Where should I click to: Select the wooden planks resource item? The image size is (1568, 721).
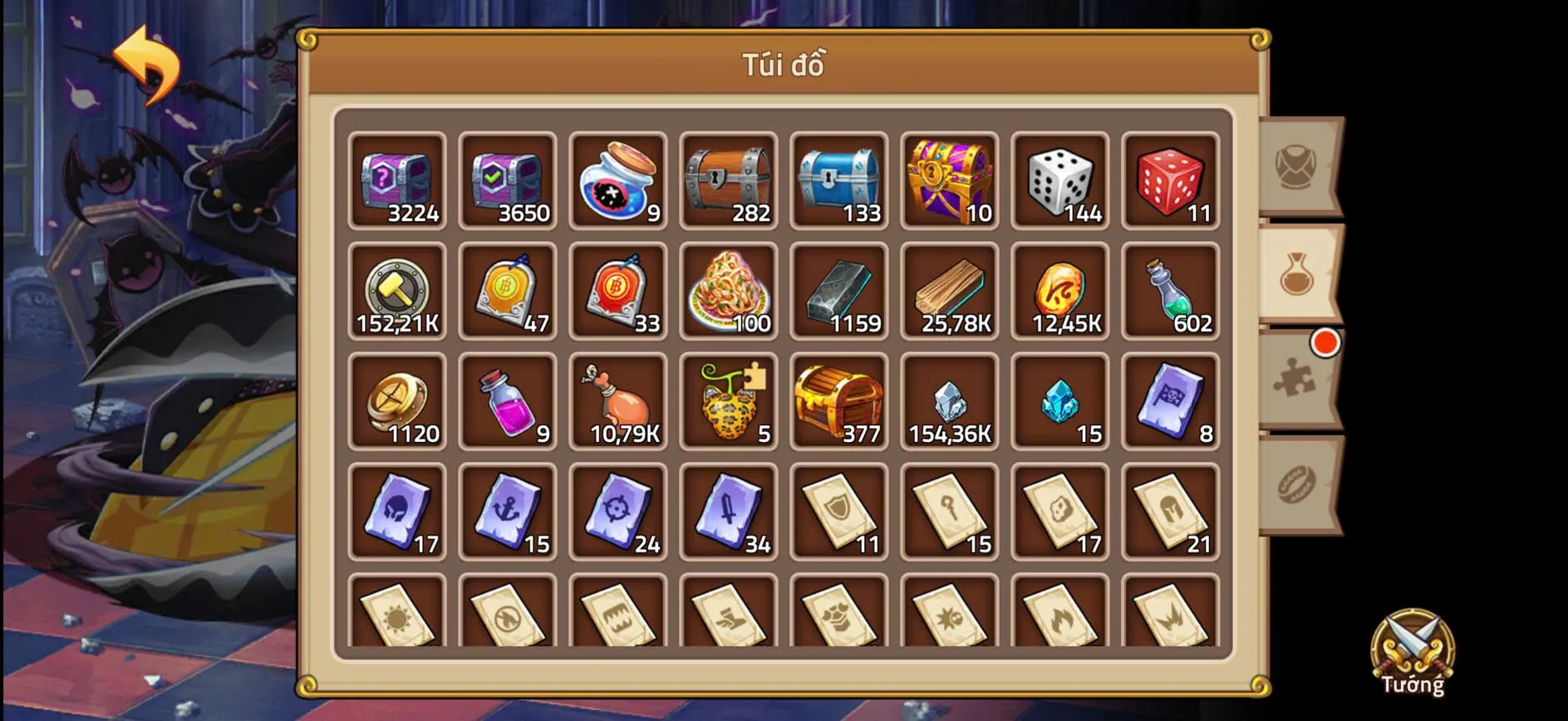coord(950,291)
